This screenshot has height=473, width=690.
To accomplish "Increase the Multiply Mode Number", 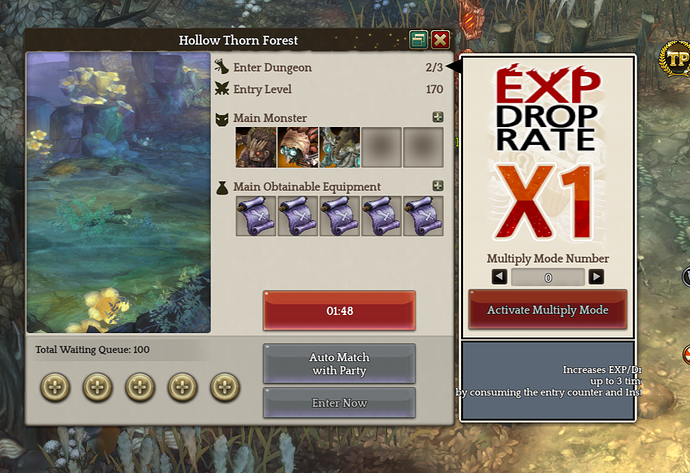I will tap(596, 277).
